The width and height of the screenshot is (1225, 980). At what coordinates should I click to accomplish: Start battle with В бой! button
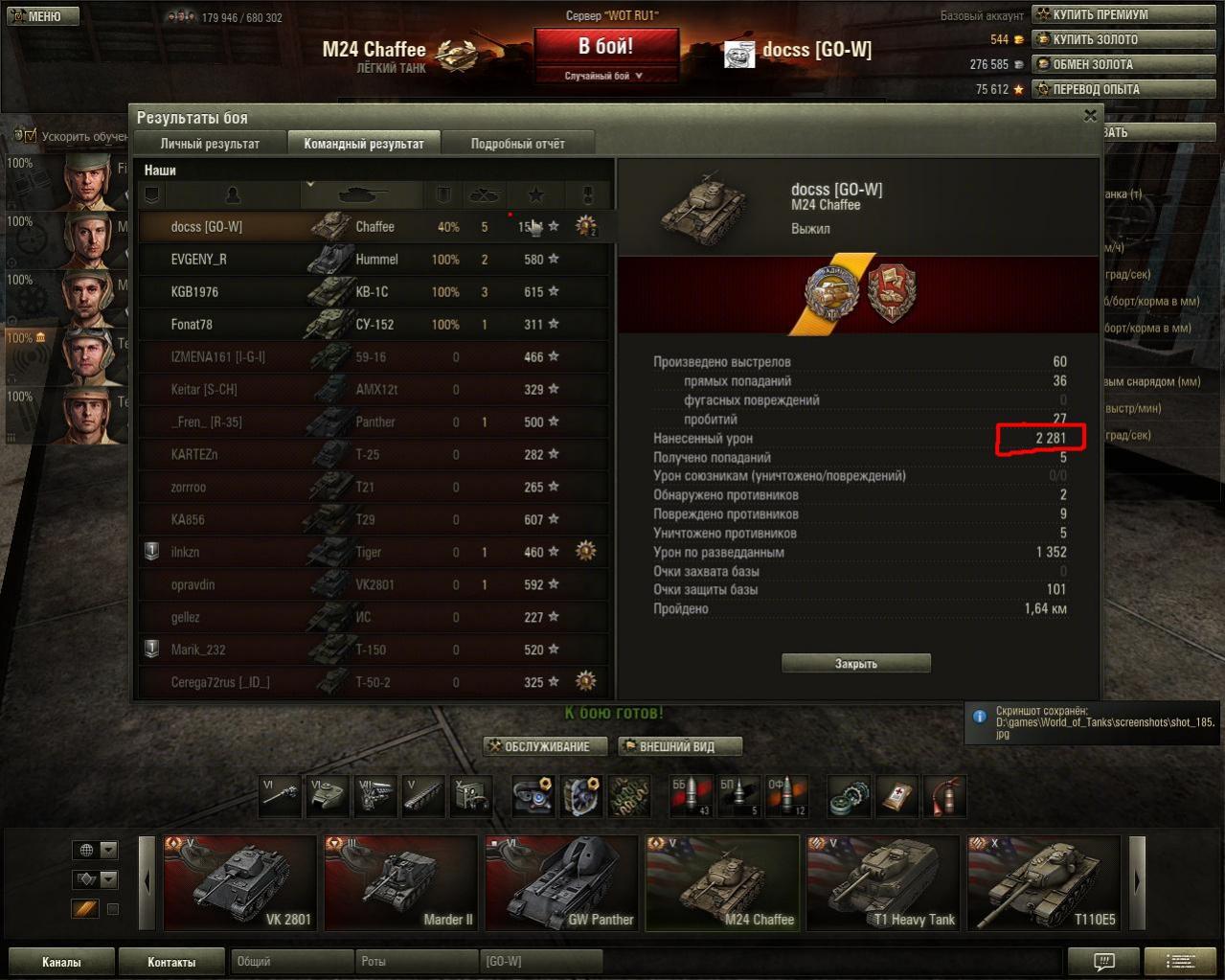click(605, 47)
